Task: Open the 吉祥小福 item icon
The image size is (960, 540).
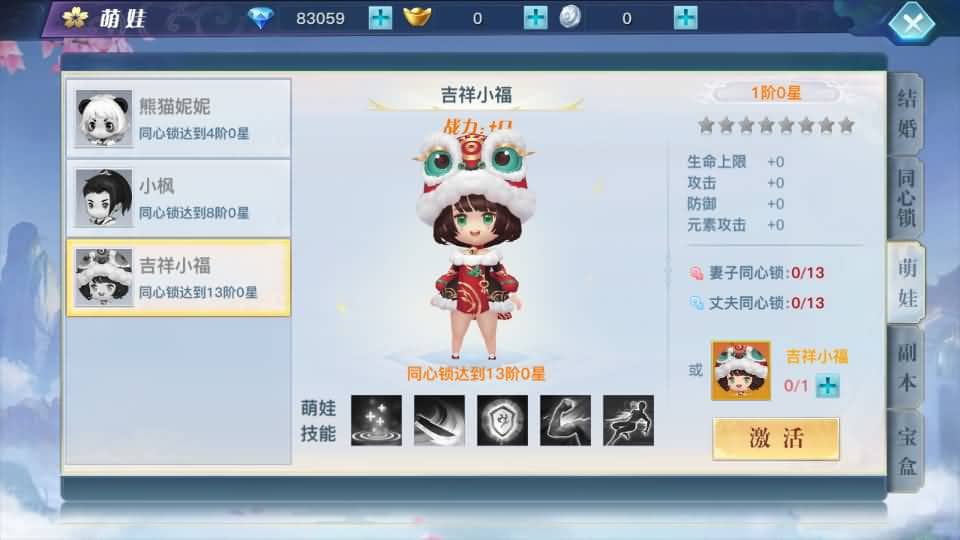Action: (x=740, y=371)
